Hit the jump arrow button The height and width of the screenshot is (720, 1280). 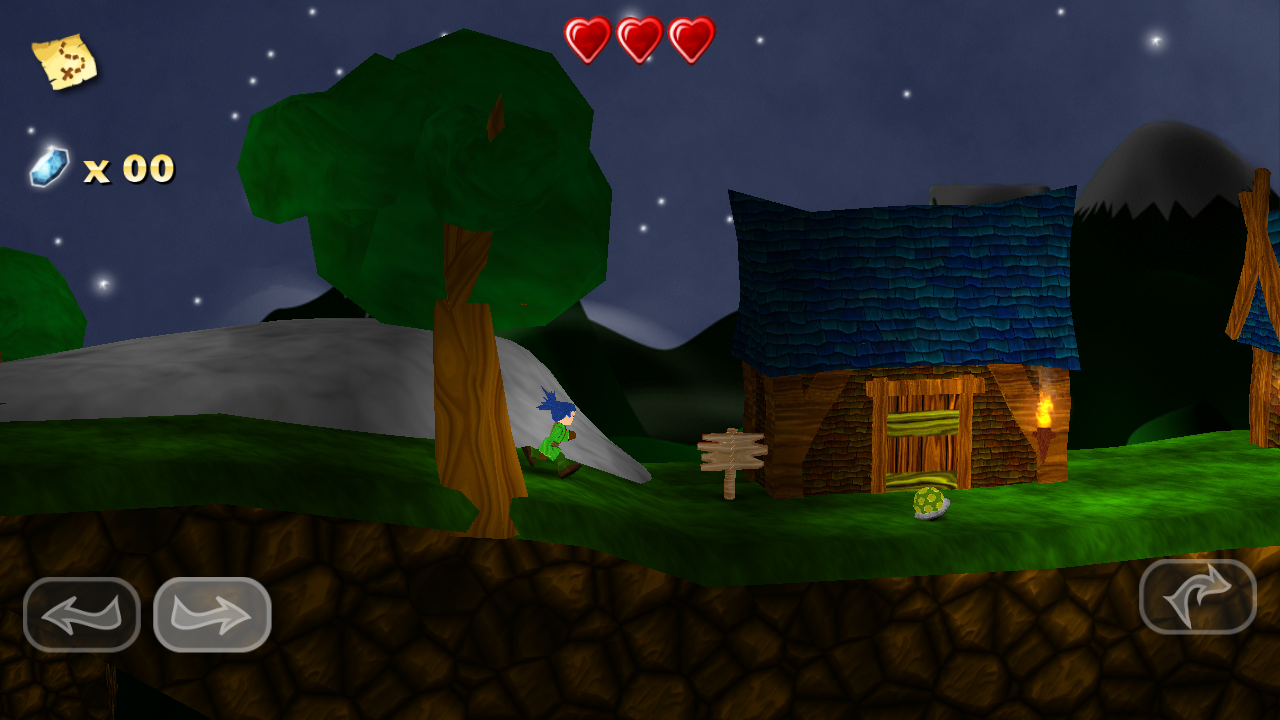(1198, 596)
